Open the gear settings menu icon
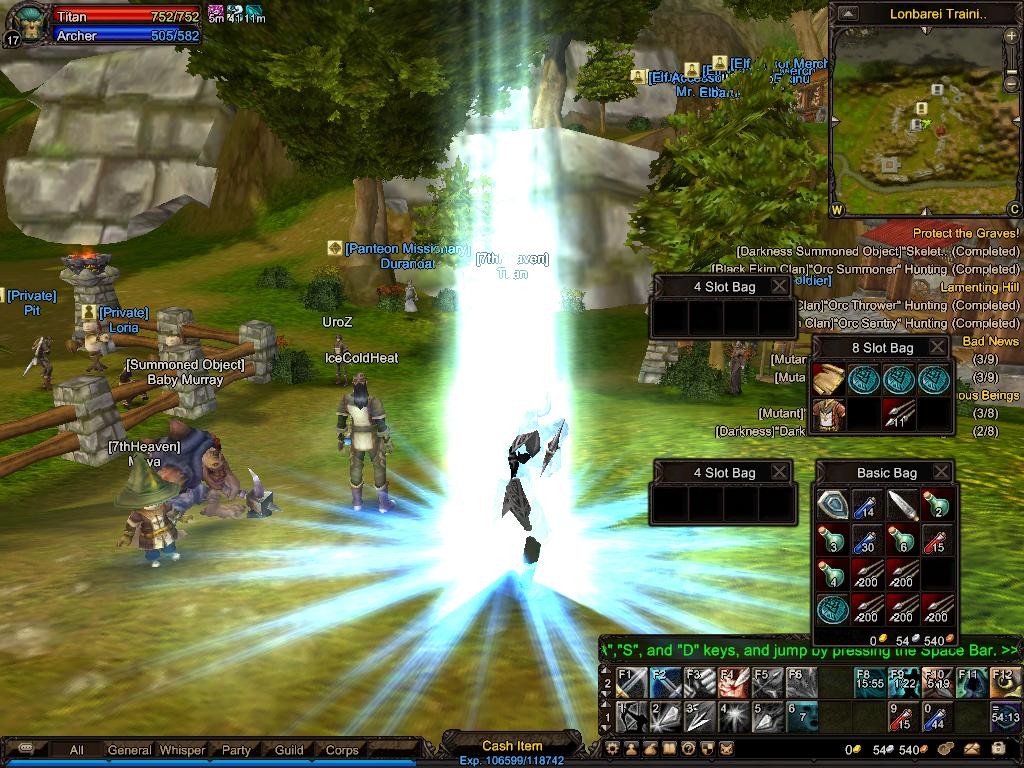This screenshot has width=1024, height=768. 612,748
